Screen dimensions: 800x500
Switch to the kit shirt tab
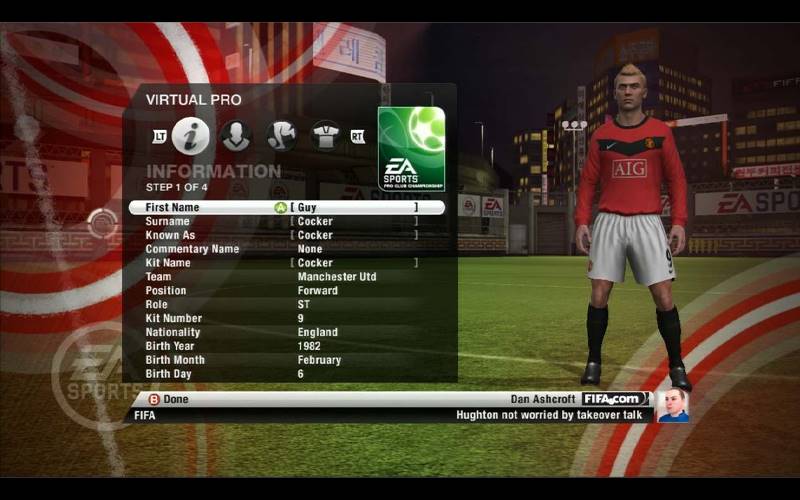[x=326, y=136]
